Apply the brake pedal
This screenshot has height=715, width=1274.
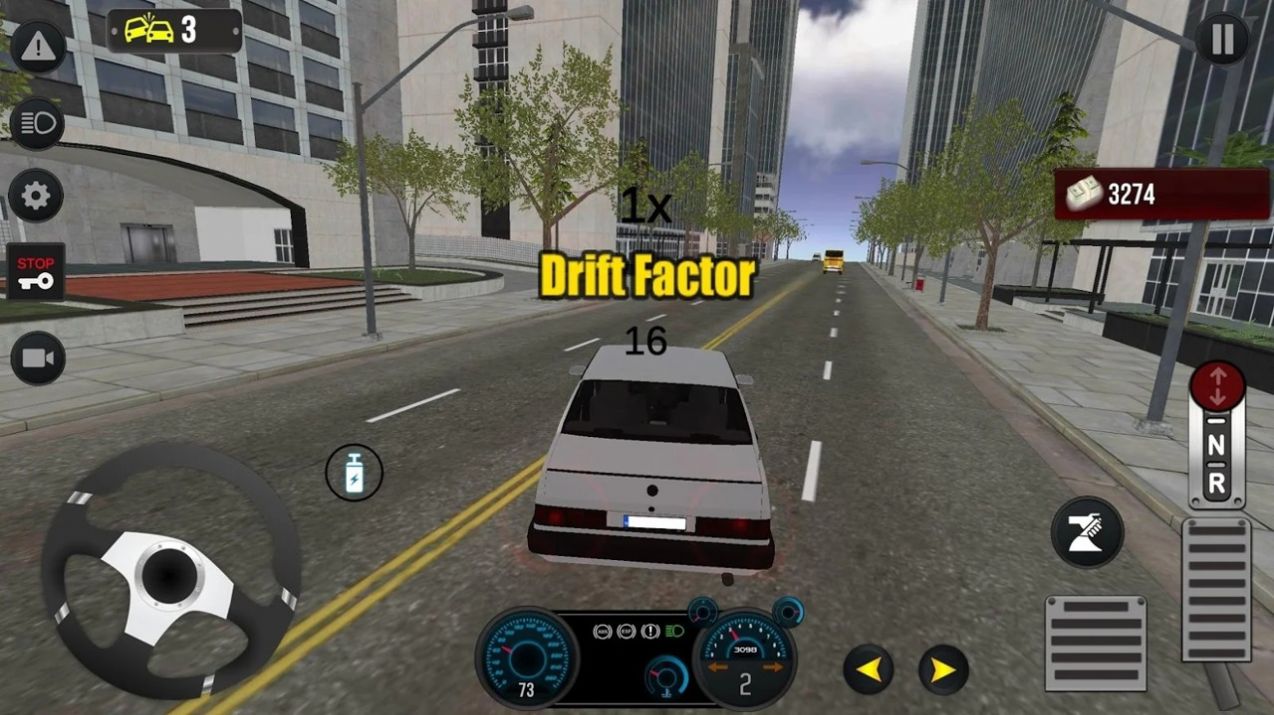1095,643
